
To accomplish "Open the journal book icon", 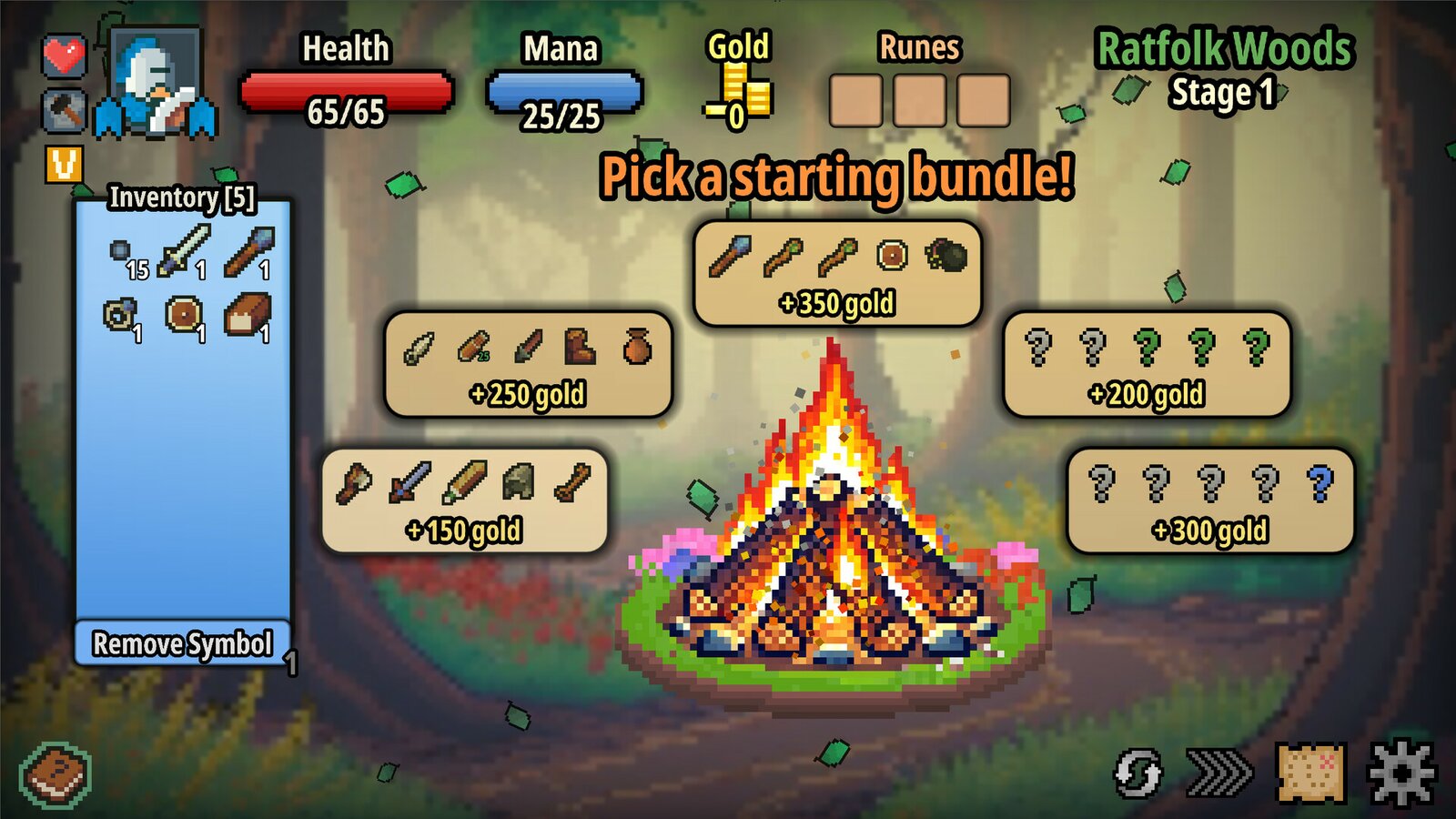I will 56,775.
